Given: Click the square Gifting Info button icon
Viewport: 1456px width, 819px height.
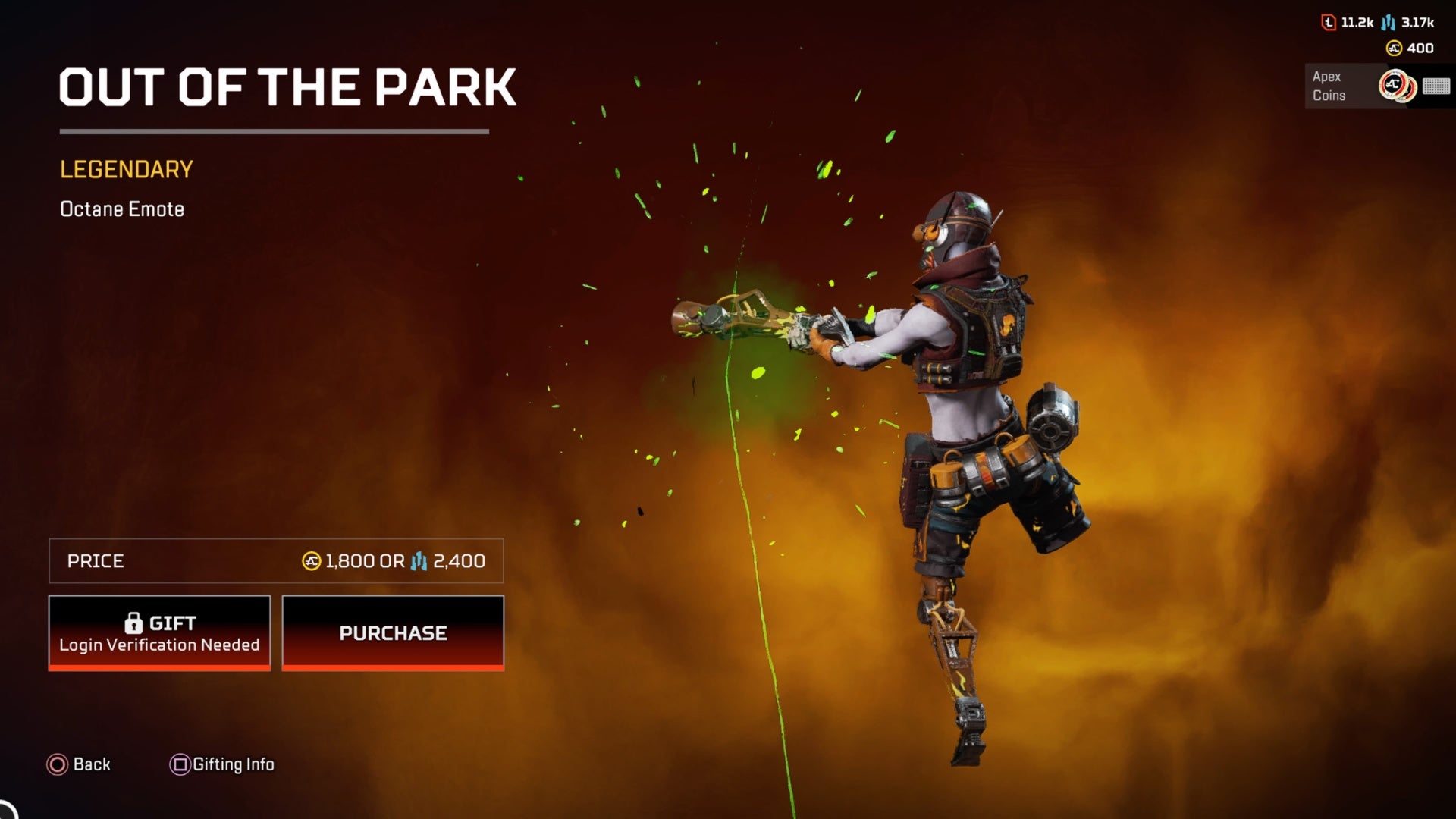Looking at the screenshot, I should click(180, 764).
